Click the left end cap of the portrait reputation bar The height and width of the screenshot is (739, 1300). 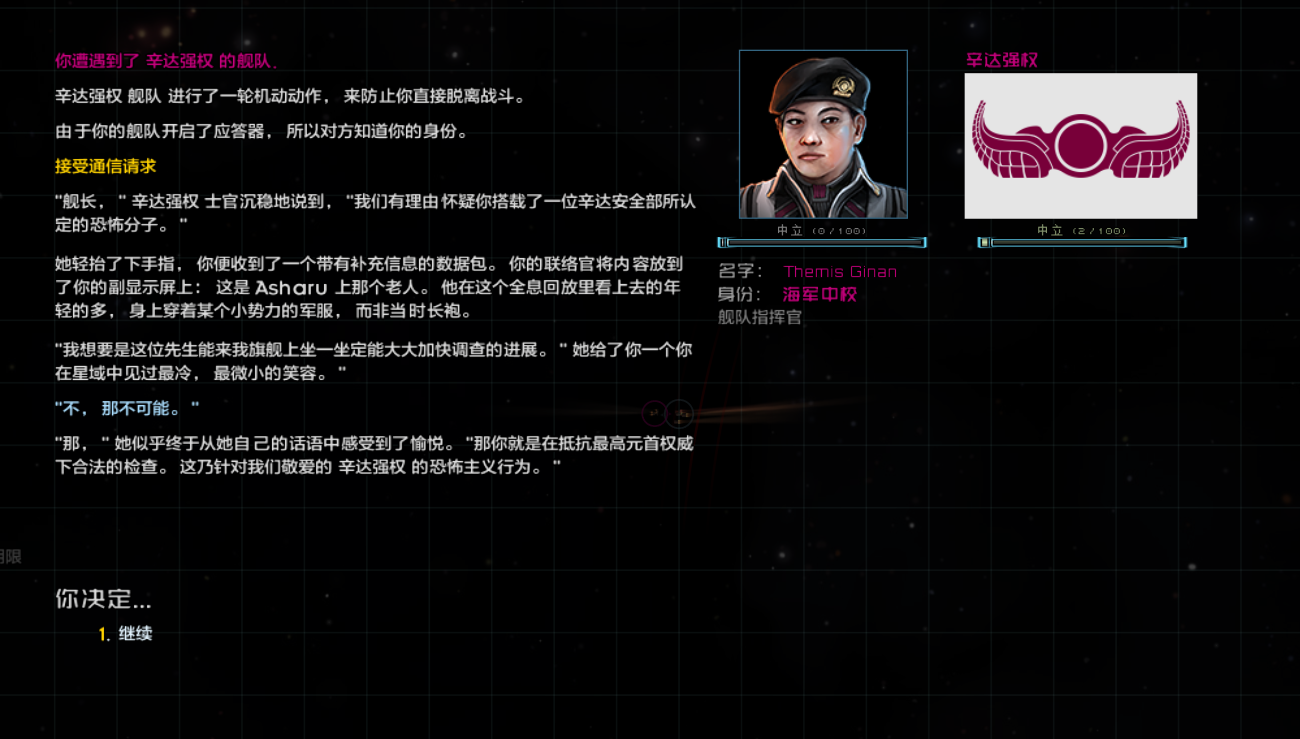point(723,241)
